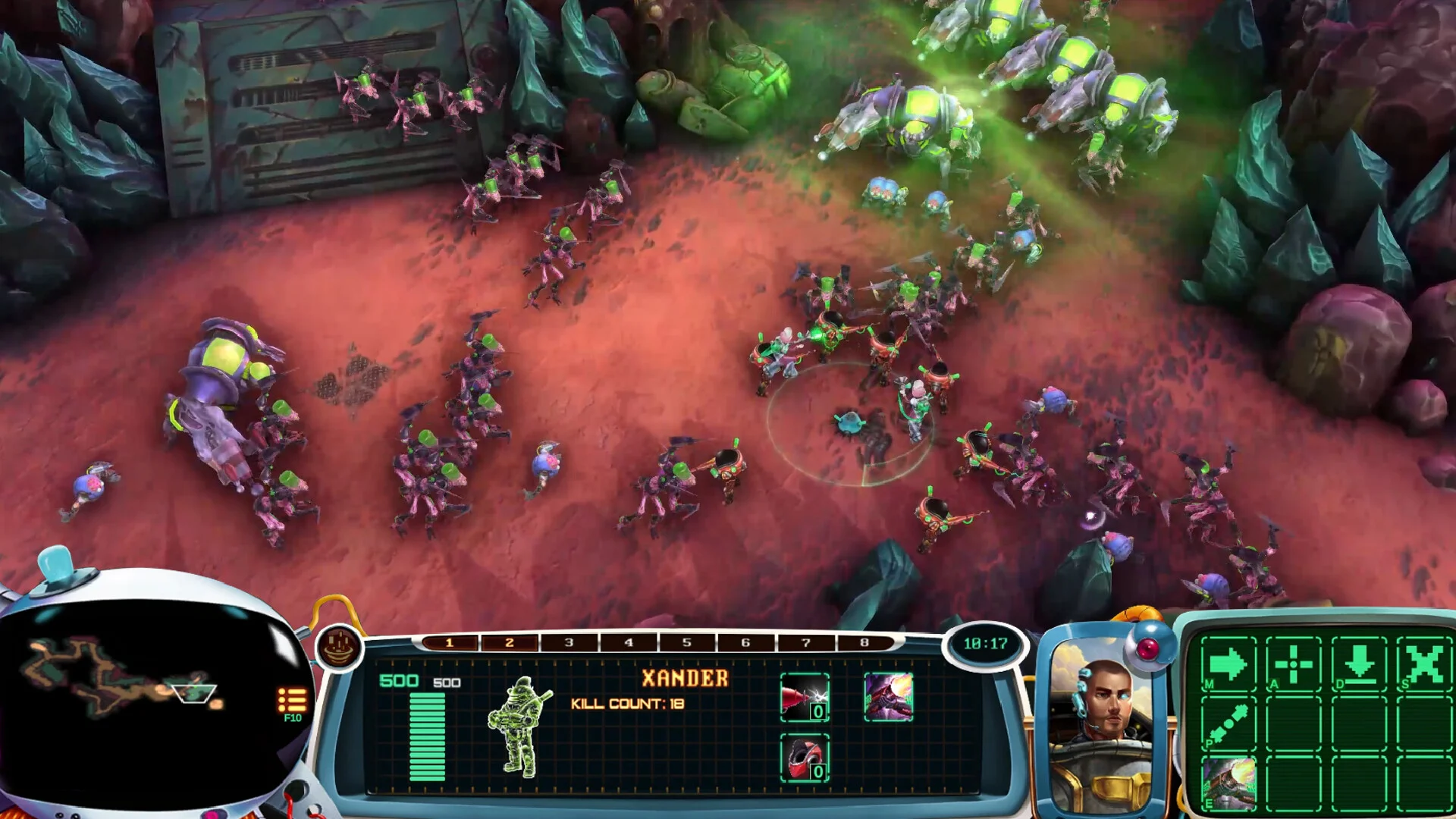Select control group 1
Image resolution: width=1456 pixels, height=819 pixels.
449,643
